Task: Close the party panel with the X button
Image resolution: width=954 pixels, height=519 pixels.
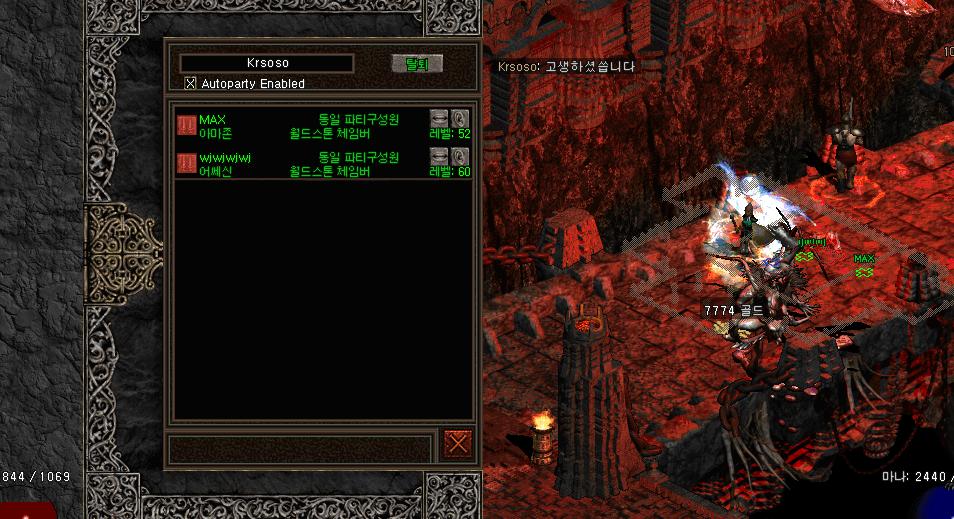Action: [x=457, y=443]
